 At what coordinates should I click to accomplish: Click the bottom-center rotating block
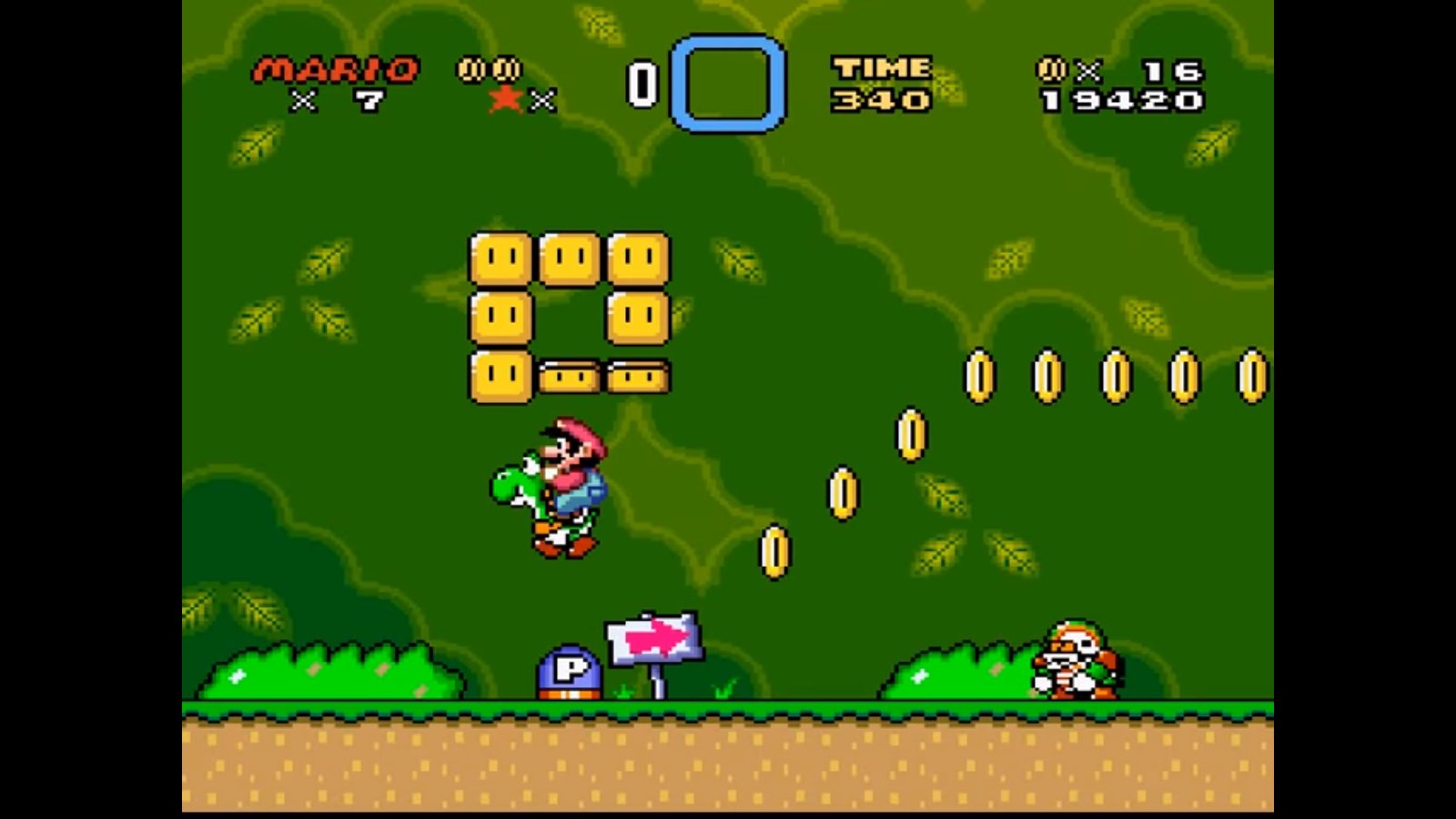pos(571,375)
